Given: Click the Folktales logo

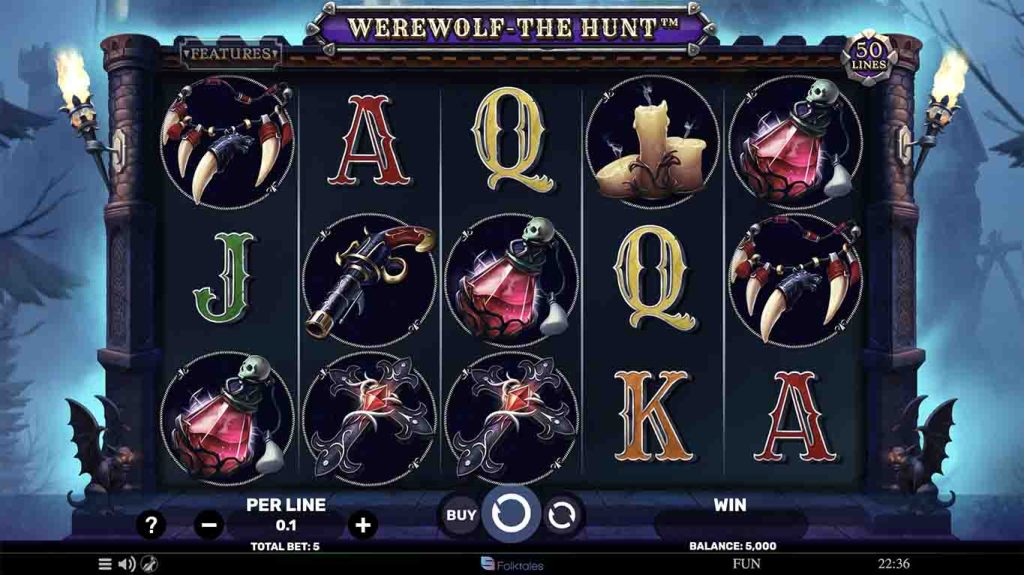Looking at the screenshot, I should coord(512,564).
